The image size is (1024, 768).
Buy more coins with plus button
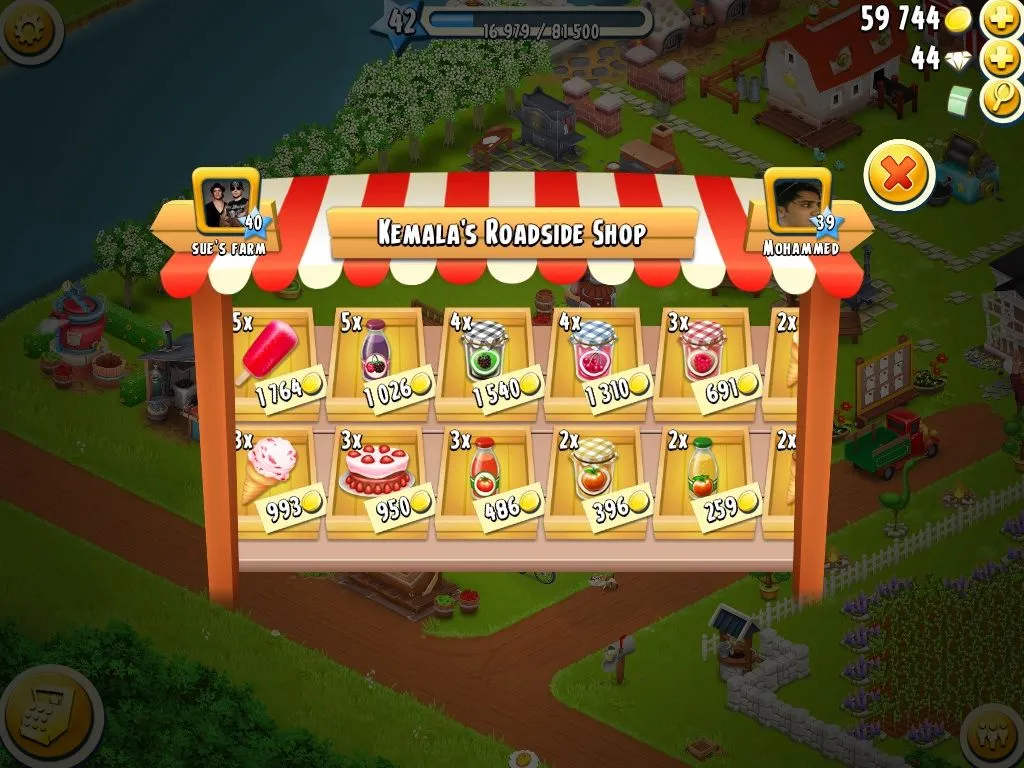pyautogui.click(x=1000, y=19)
